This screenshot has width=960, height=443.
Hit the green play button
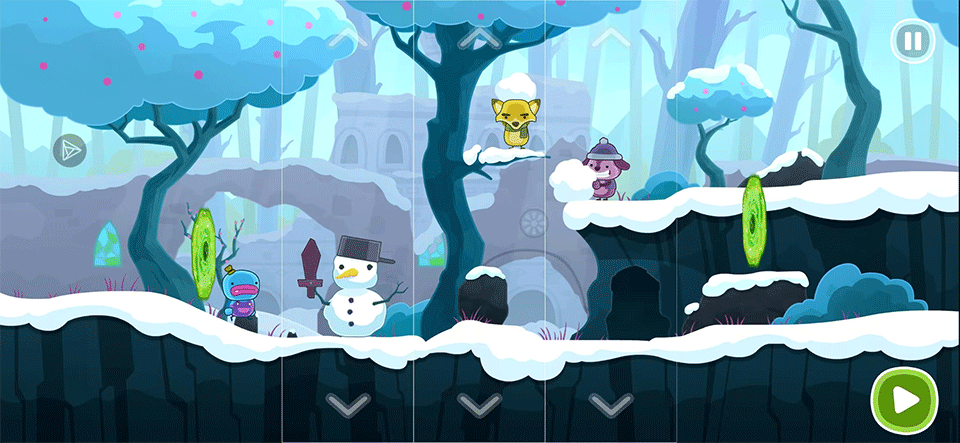tap(903, 400)
